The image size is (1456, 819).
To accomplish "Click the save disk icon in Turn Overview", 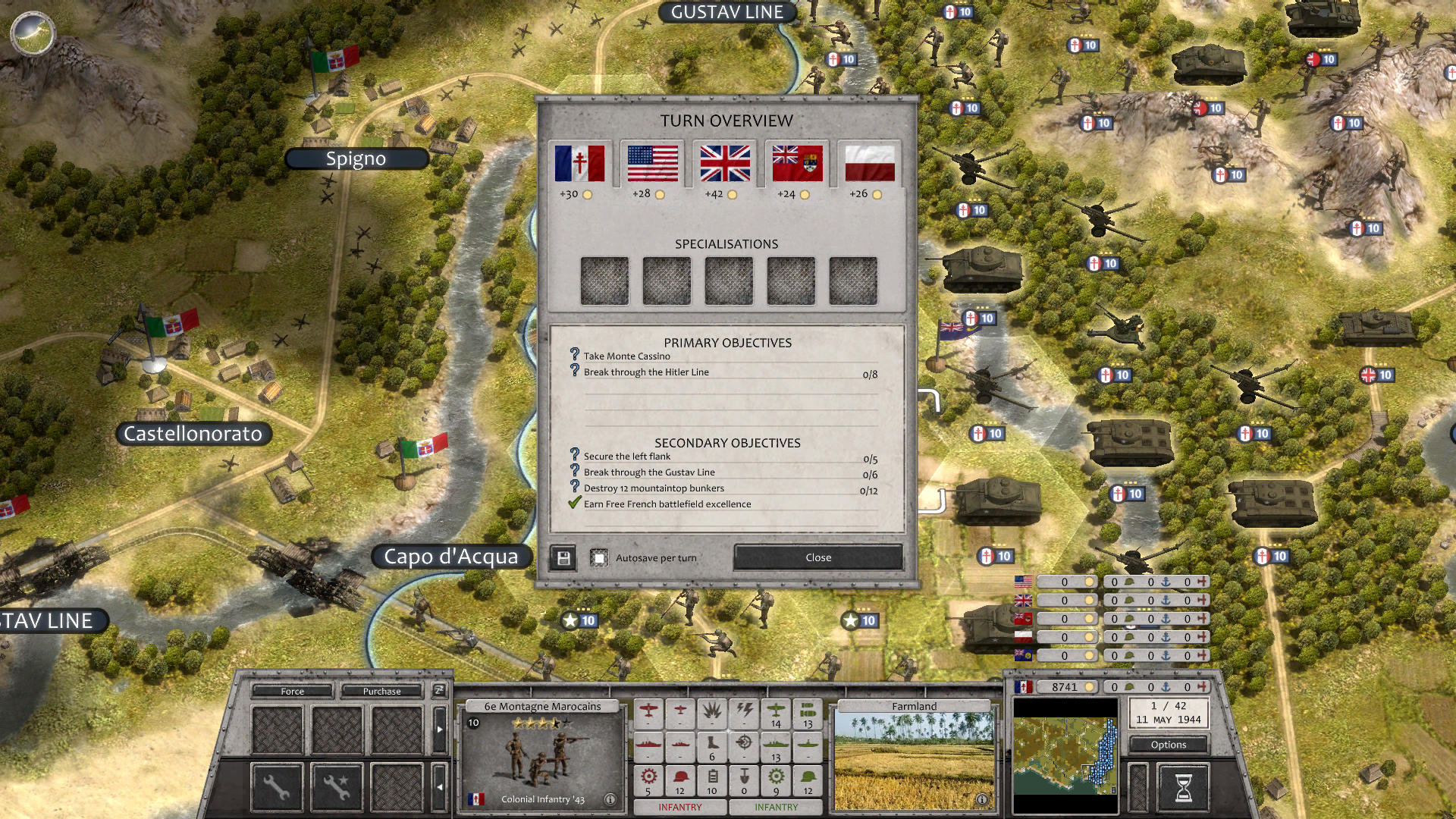I will 563,557.
